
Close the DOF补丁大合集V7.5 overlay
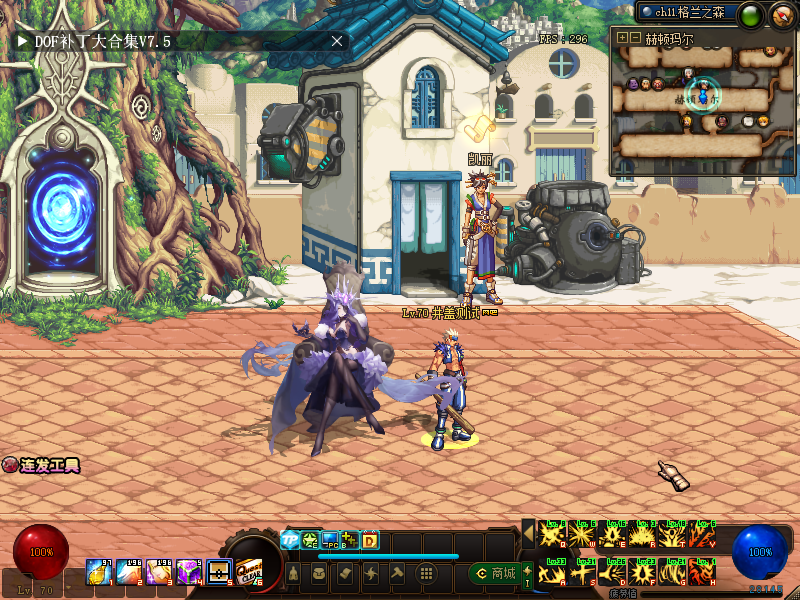(337, 41)
